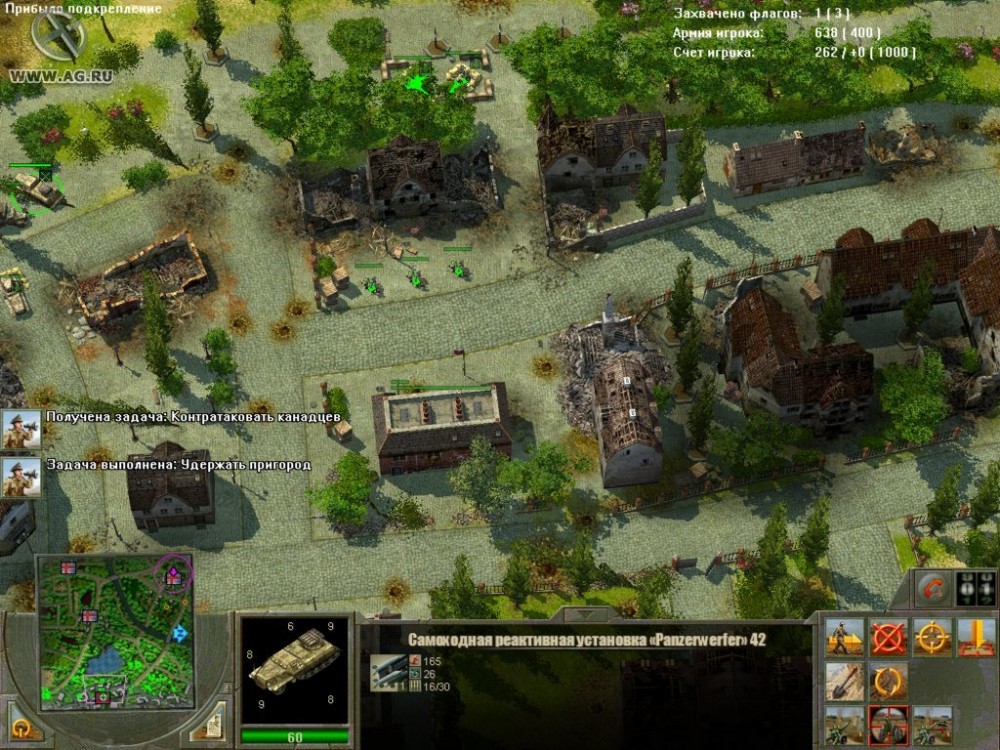
Task: Click the minimap terrain overview
Action: (x=116, y=631)
